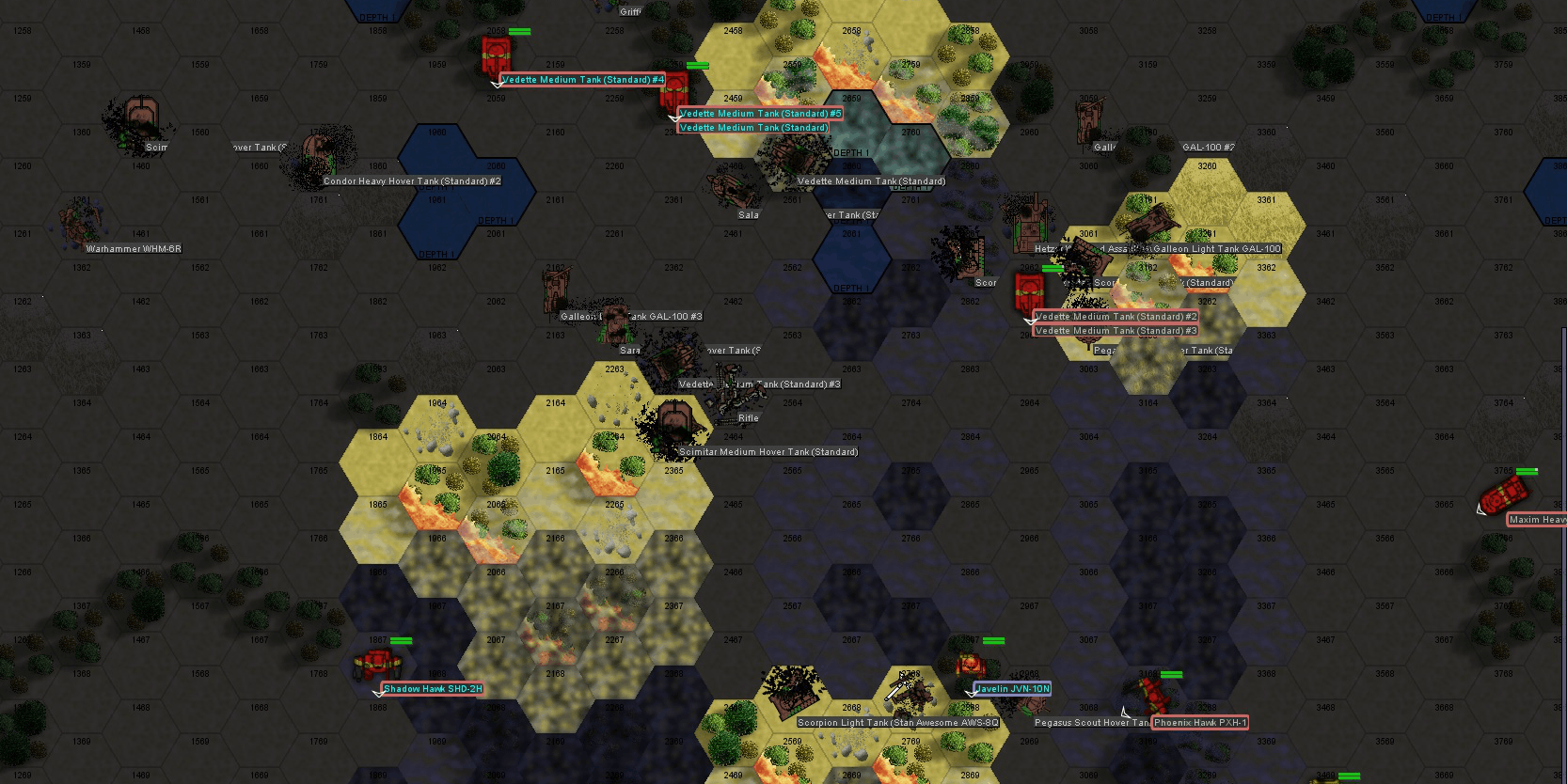Click the Vedette Medium Tank (Standard) #2 label
Image resolution: width=1567 pixels, height=784 pixels.
(x=1116, y=317)
